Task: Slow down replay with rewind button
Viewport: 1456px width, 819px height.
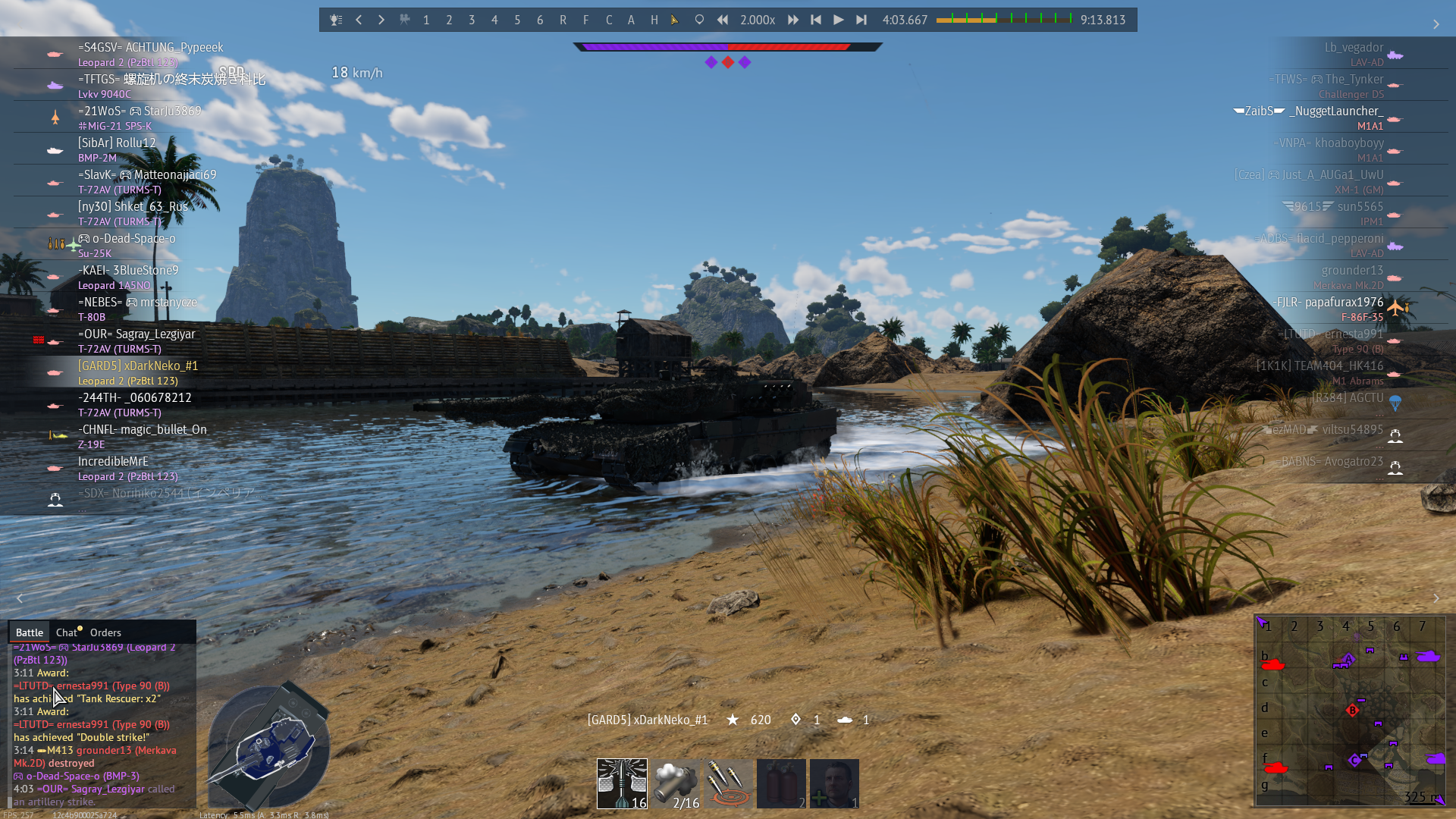Action: point(723,20)
